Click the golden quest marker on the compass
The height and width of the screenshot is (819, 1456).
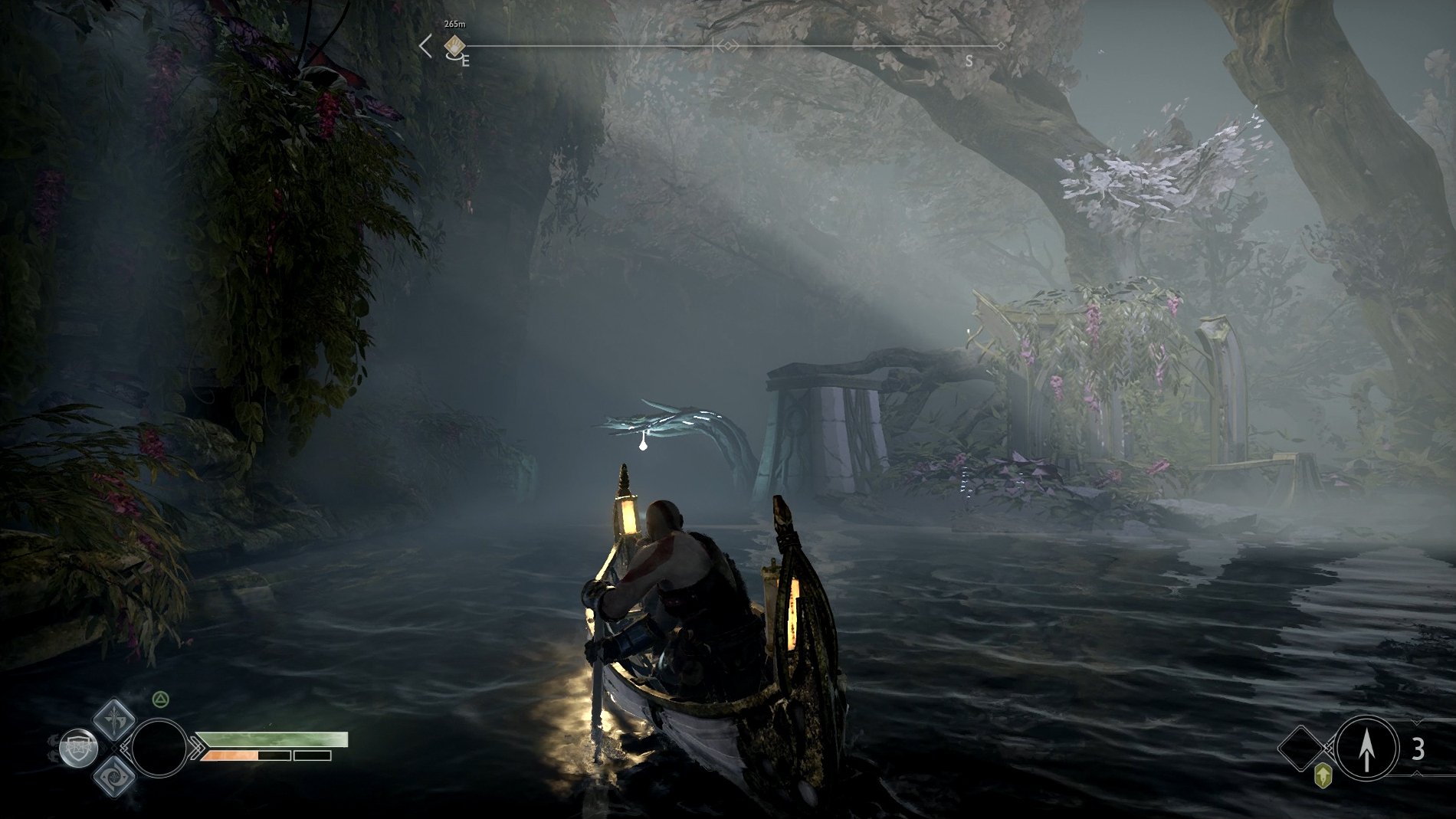(x=454, y=46)
